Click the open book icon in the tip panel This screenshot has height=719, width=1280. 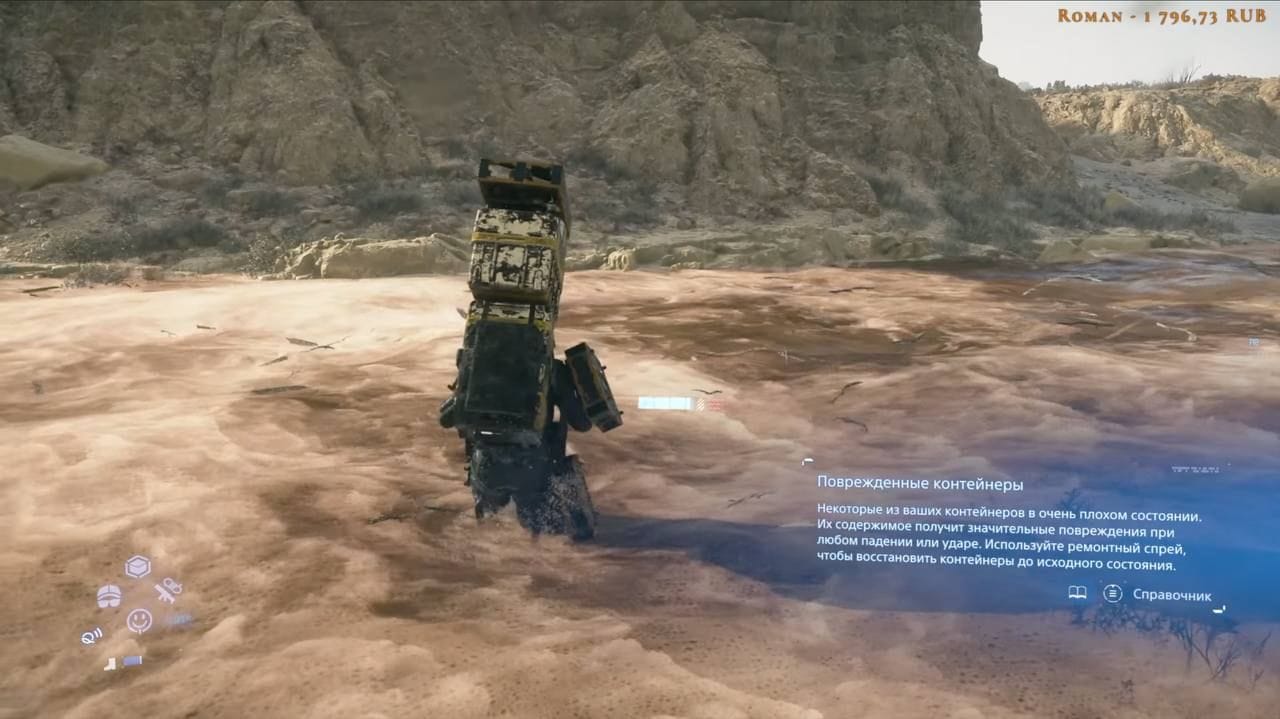point(1077,593)
